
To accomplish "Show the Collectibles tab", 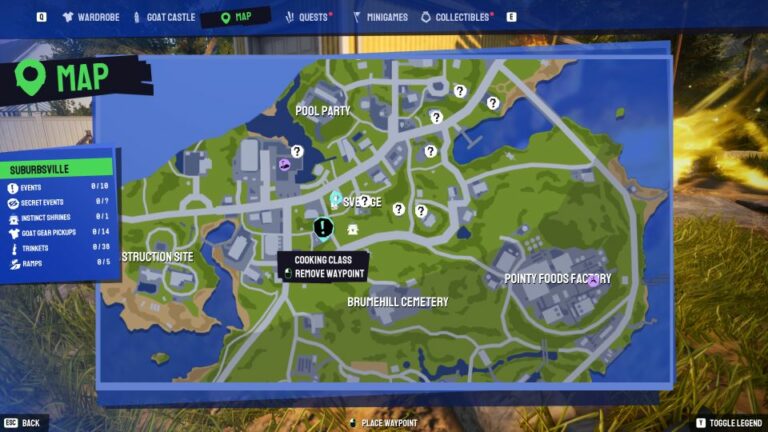I will 456,17.
